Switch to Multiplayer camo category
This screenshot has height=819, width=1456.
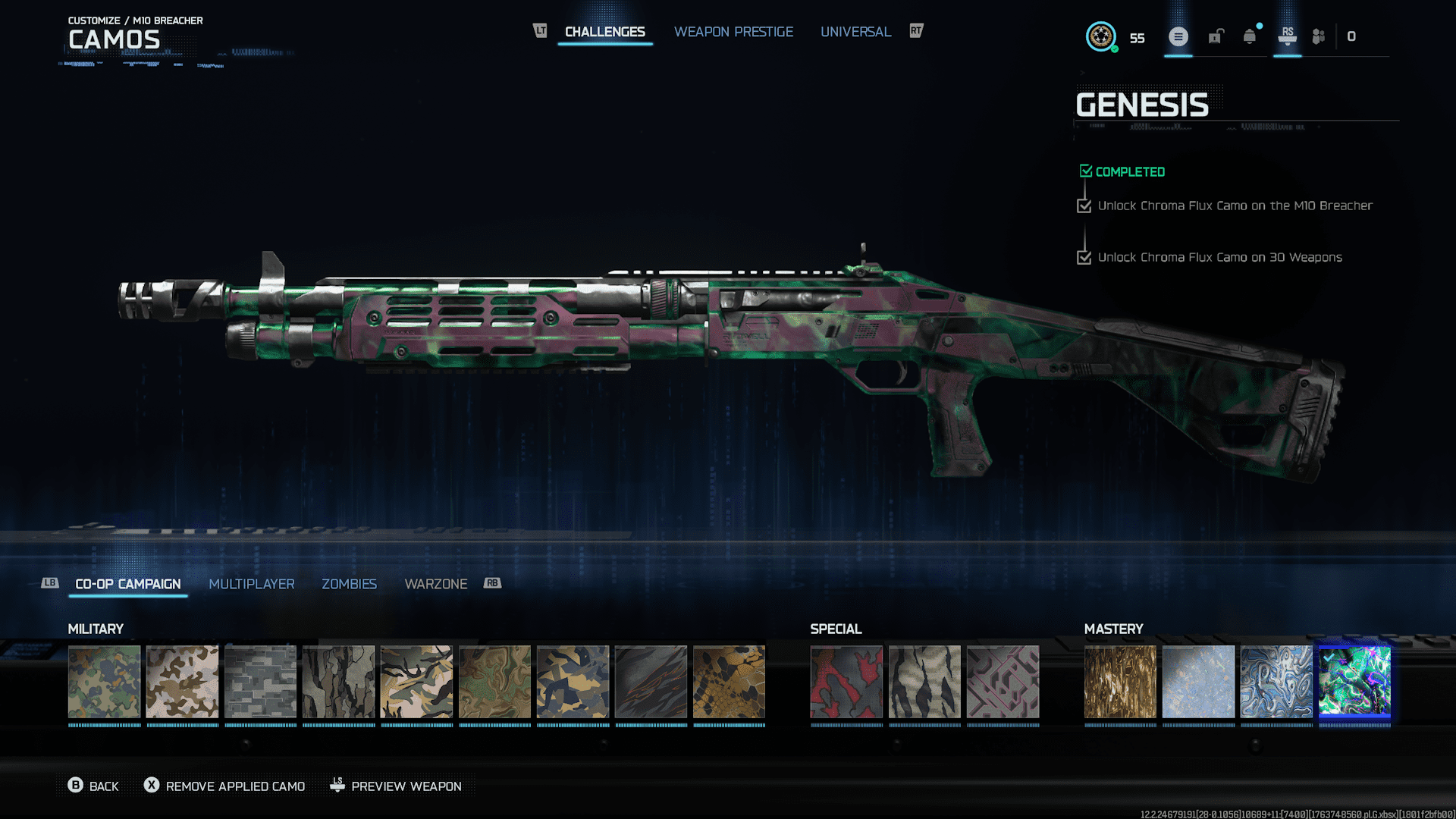coord(251,584)
